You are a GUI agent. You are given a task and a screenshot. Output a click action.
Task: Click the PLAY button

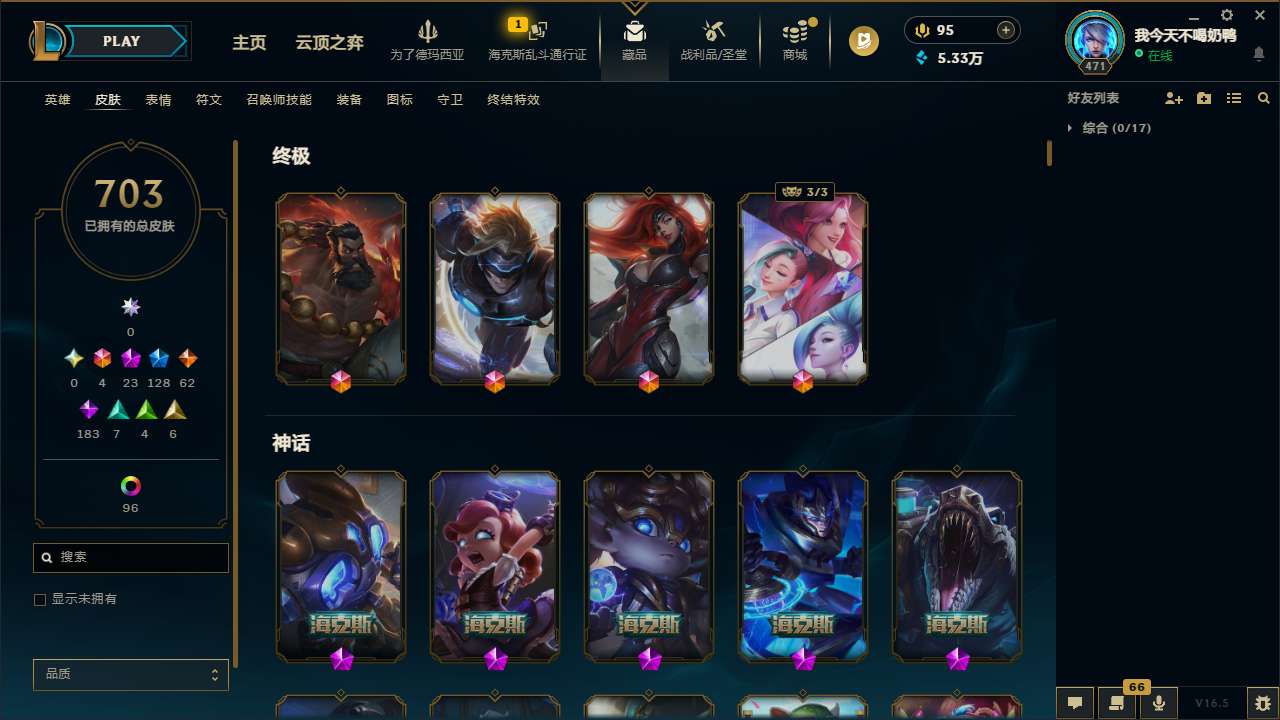pyautogui.click(x=121, y=41)
